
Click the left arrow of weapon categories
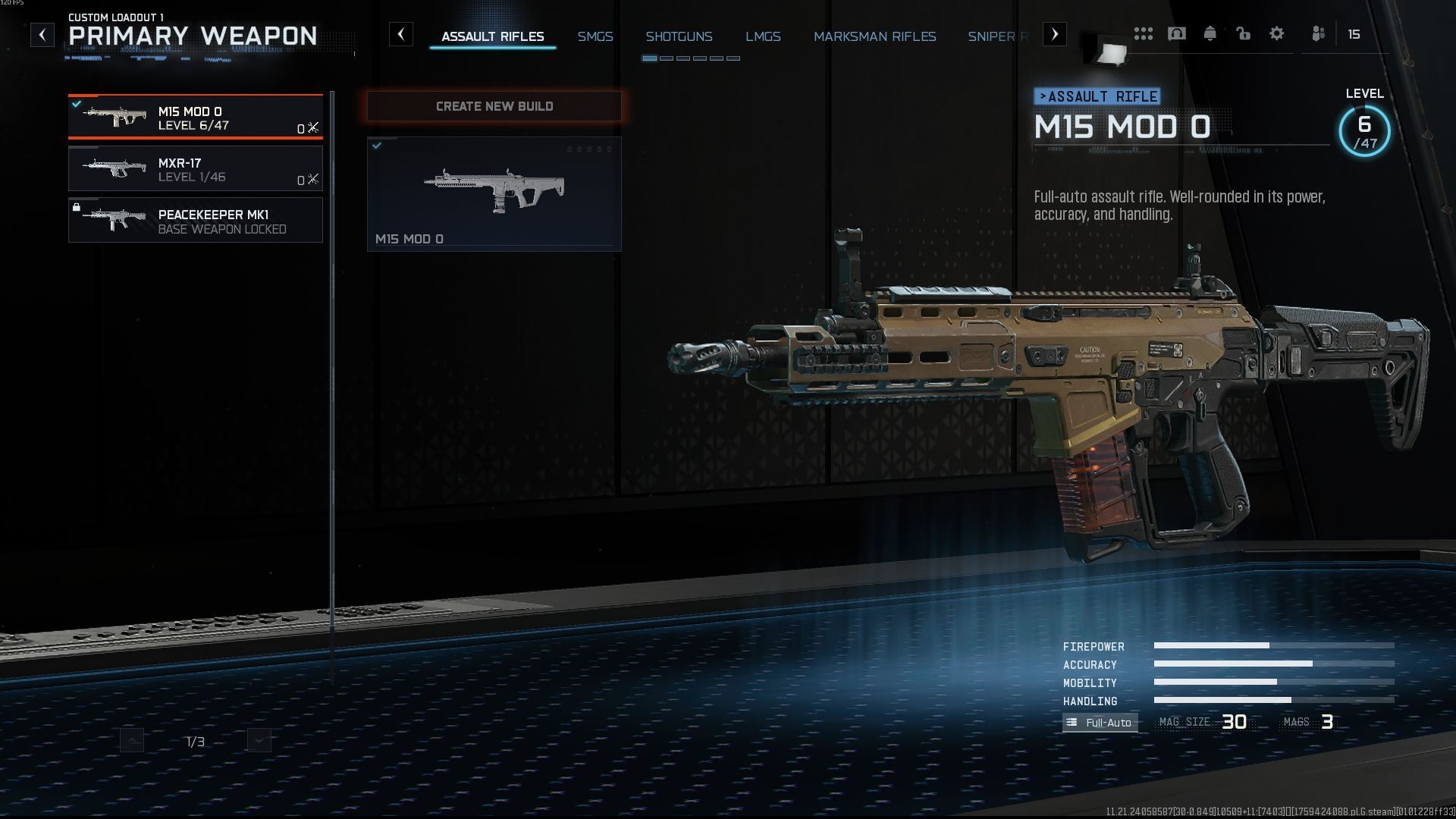coord(401,34)
